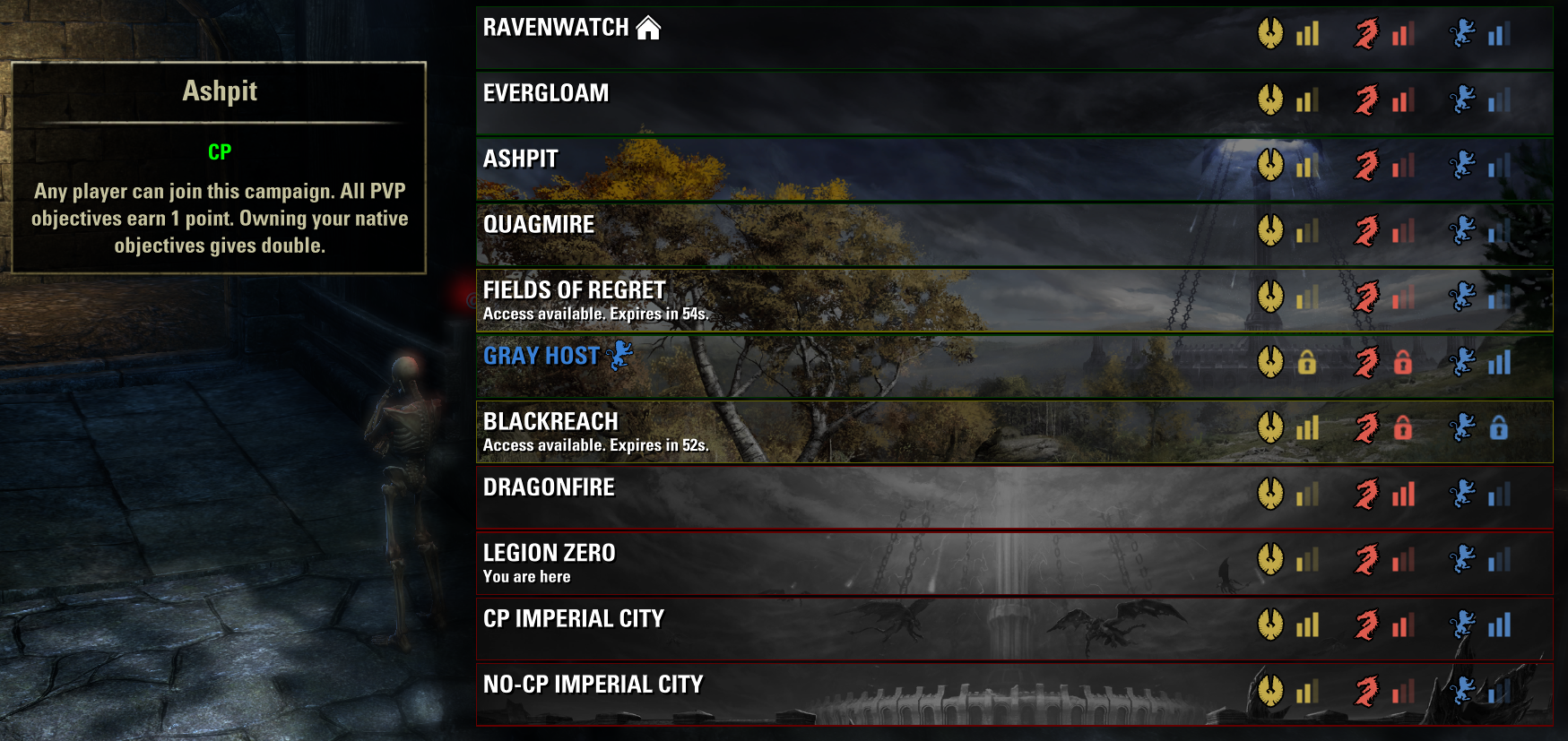Click the 'You are here' label under Legion Zero
Screen dimensions: 1568x741
coord(526,576)
